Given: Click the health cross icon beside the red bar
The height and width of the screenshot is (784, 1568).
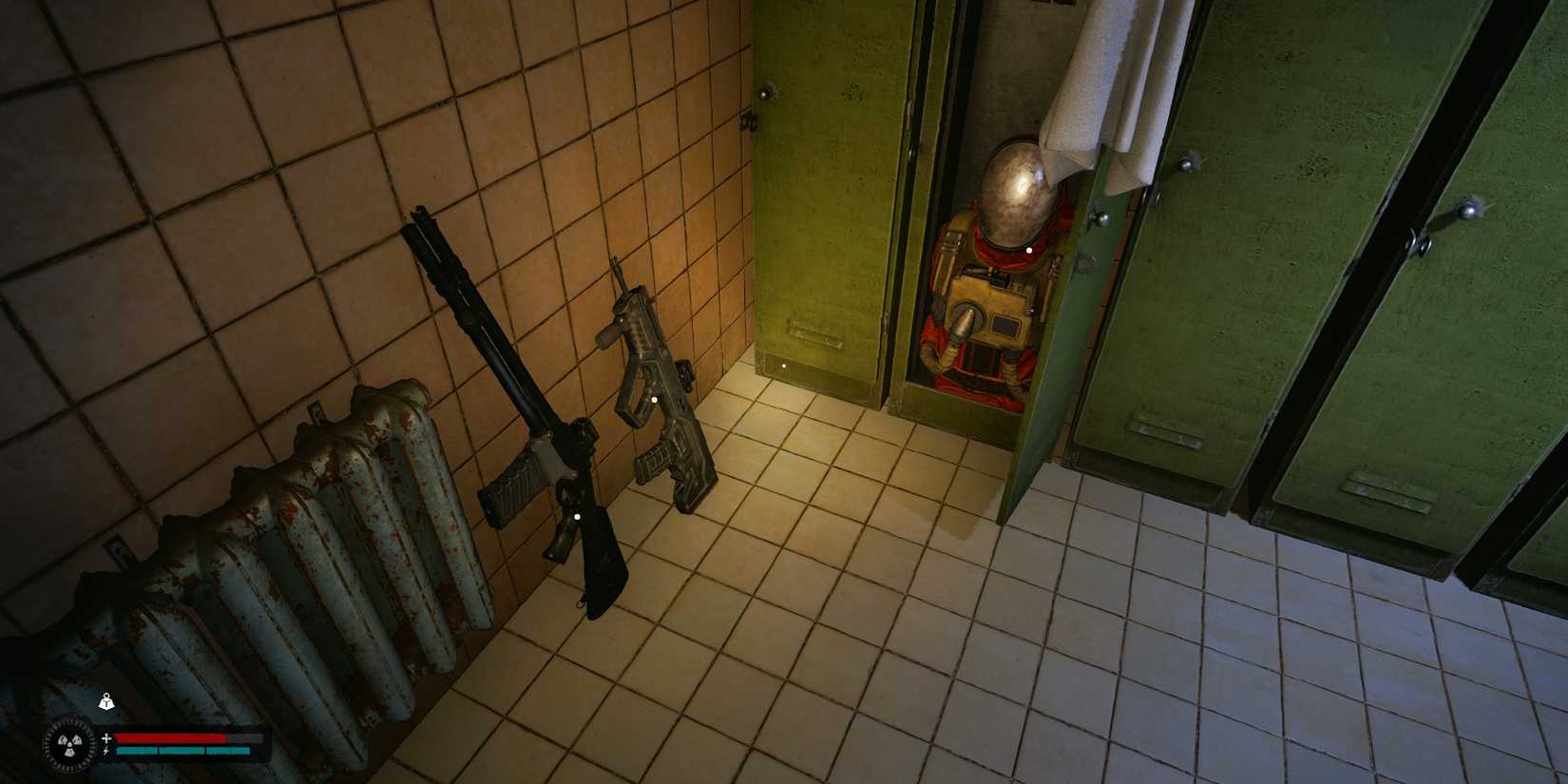Looking at the screenshot, I should click(x=106, y=737).
